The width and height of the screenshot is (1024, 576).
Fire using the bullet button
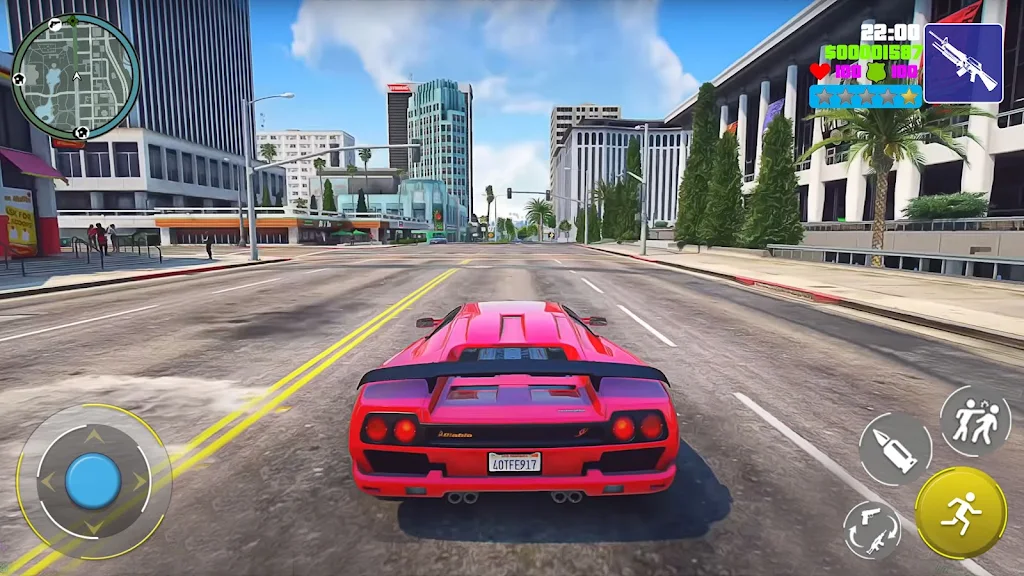pyautogui.click(x=895, y=449)
